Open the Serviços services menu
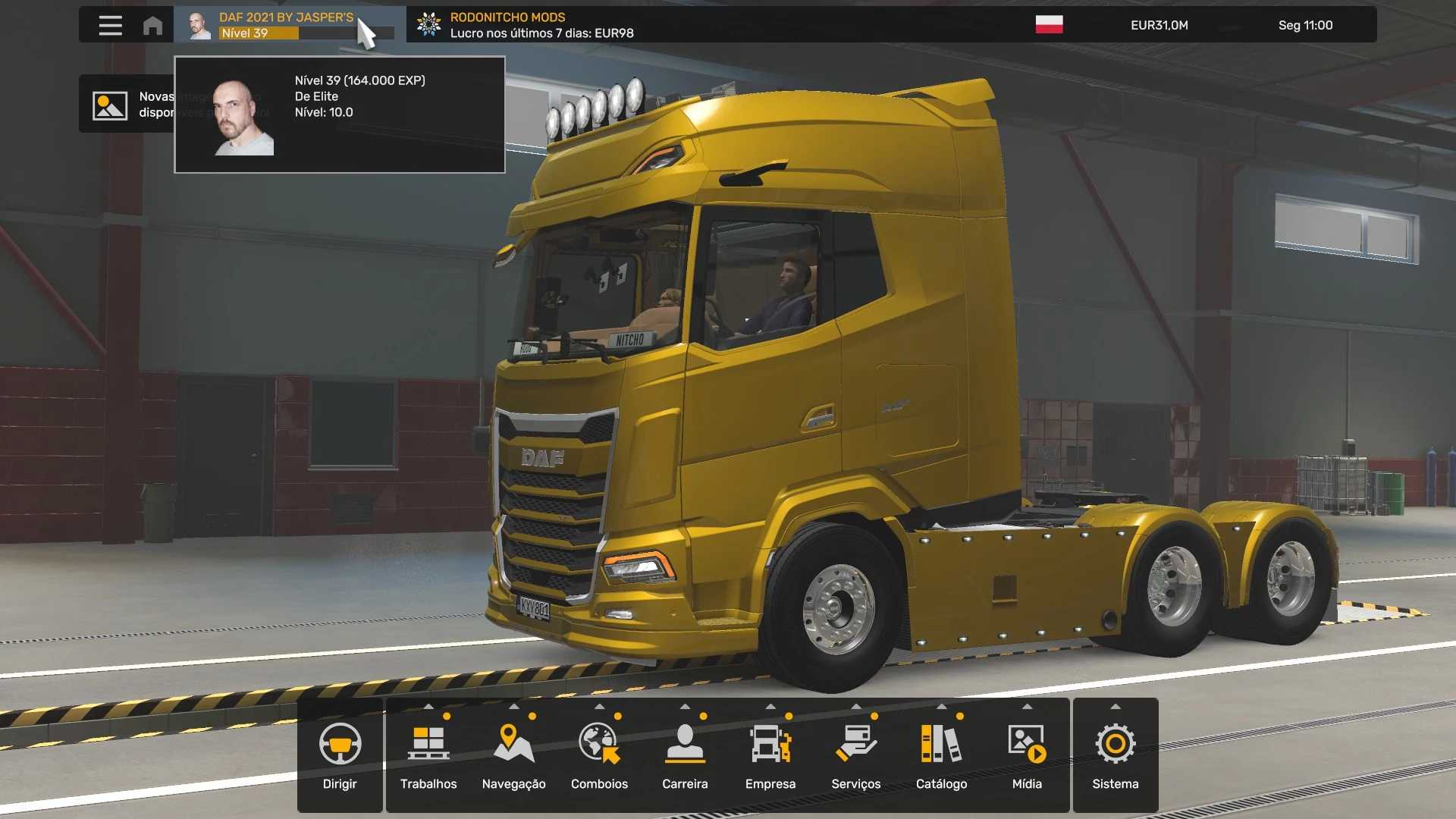The height and width of the screenshot is (819, 1456). (856, 755)
